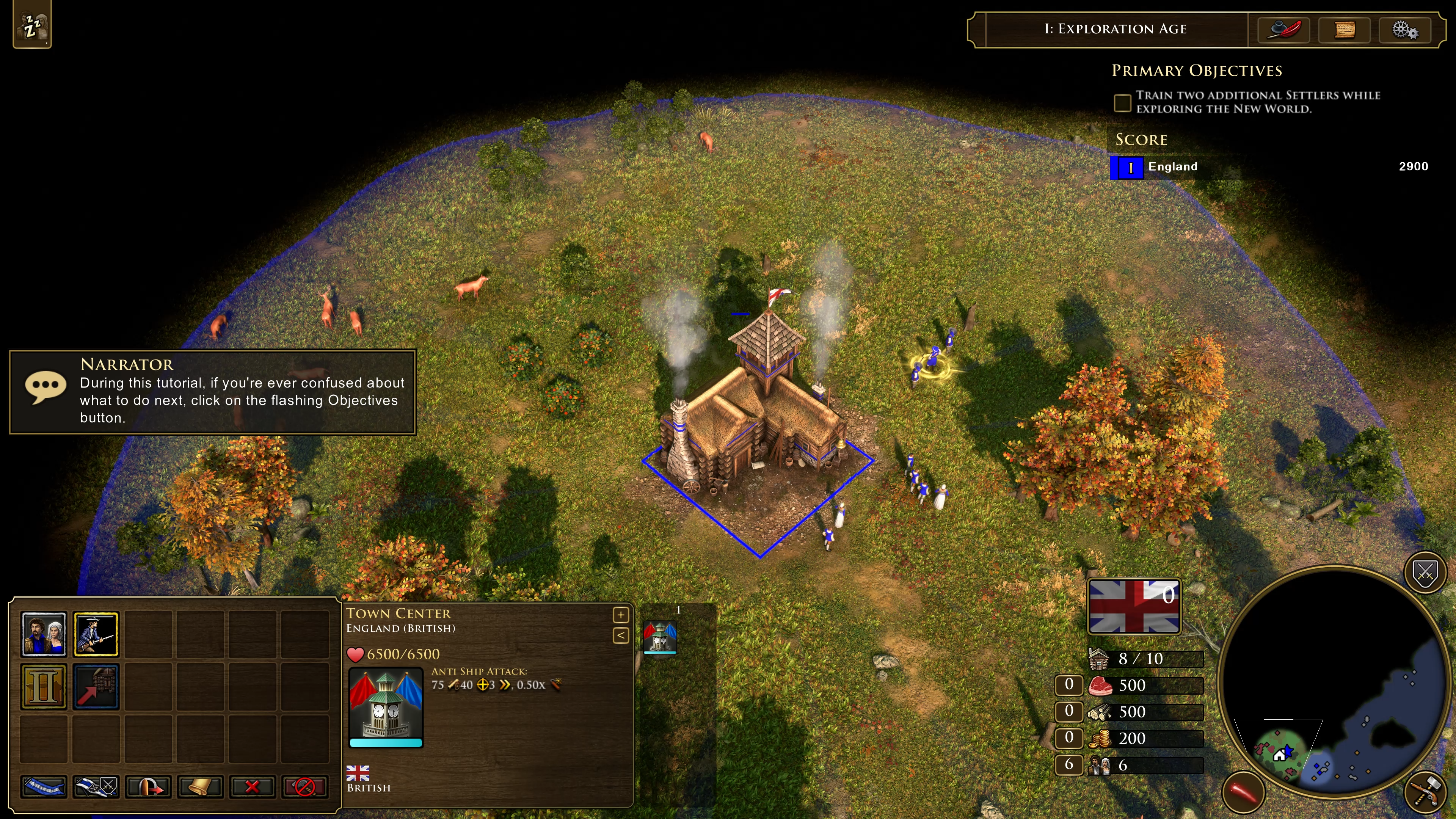The height and width of the screenshot is (819, 1456).
Task: Open the Home City via British flag
Action: click(x=1134, y=607)
